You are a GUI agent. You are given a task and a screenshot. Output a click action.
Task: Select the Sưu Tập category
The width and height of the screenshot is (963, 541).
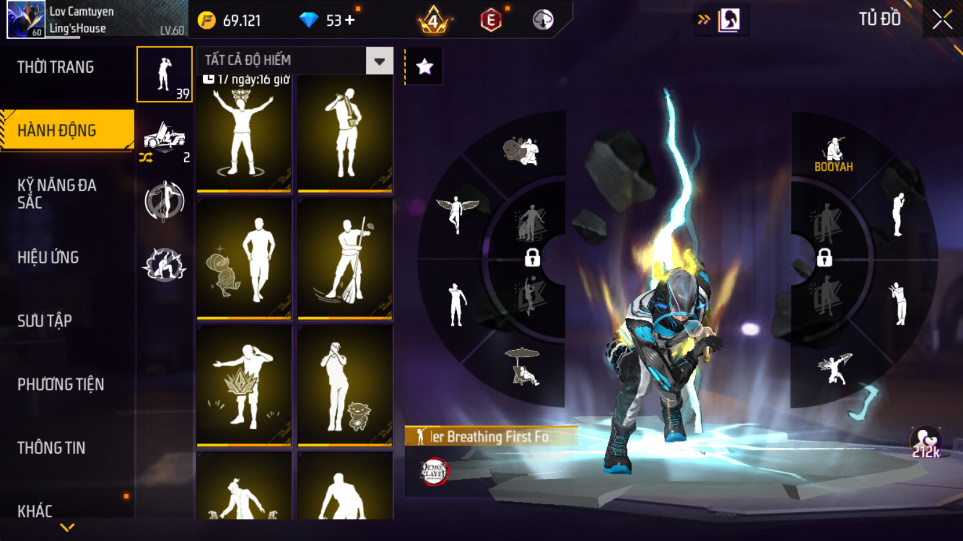[45, 320]
